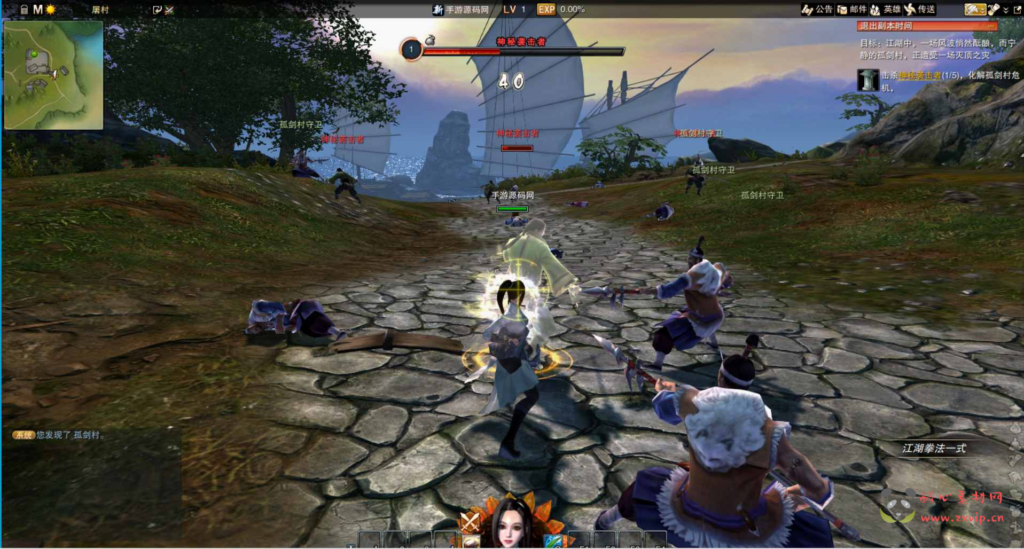Screen dimensions: 1024x549
Task: Open the 邮件 mailbox
Action: 851,9
